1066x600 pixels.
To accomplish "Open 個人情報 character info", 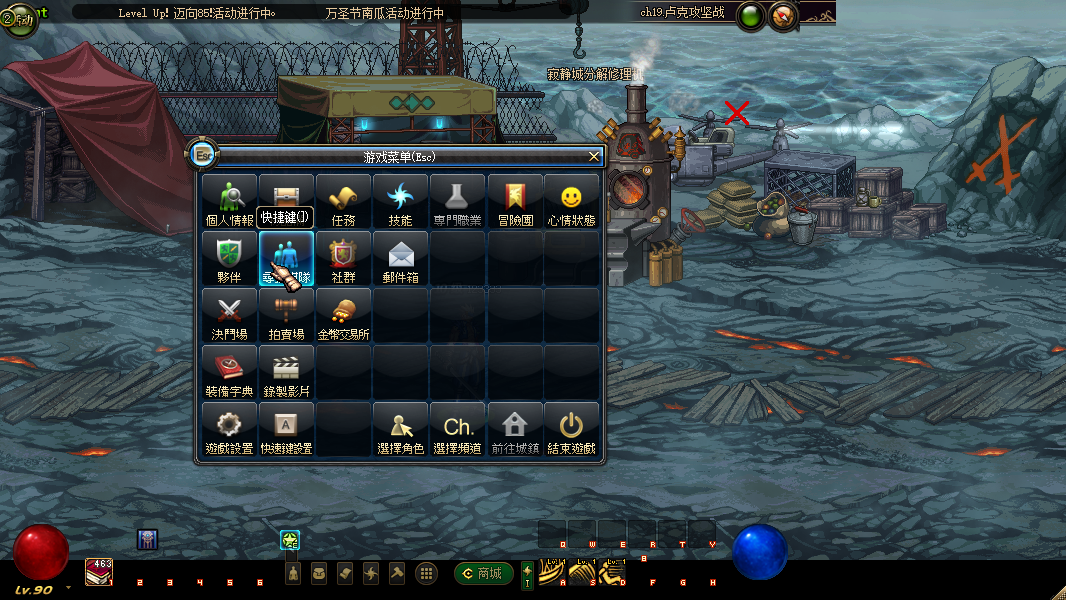I will pos(229,202).
